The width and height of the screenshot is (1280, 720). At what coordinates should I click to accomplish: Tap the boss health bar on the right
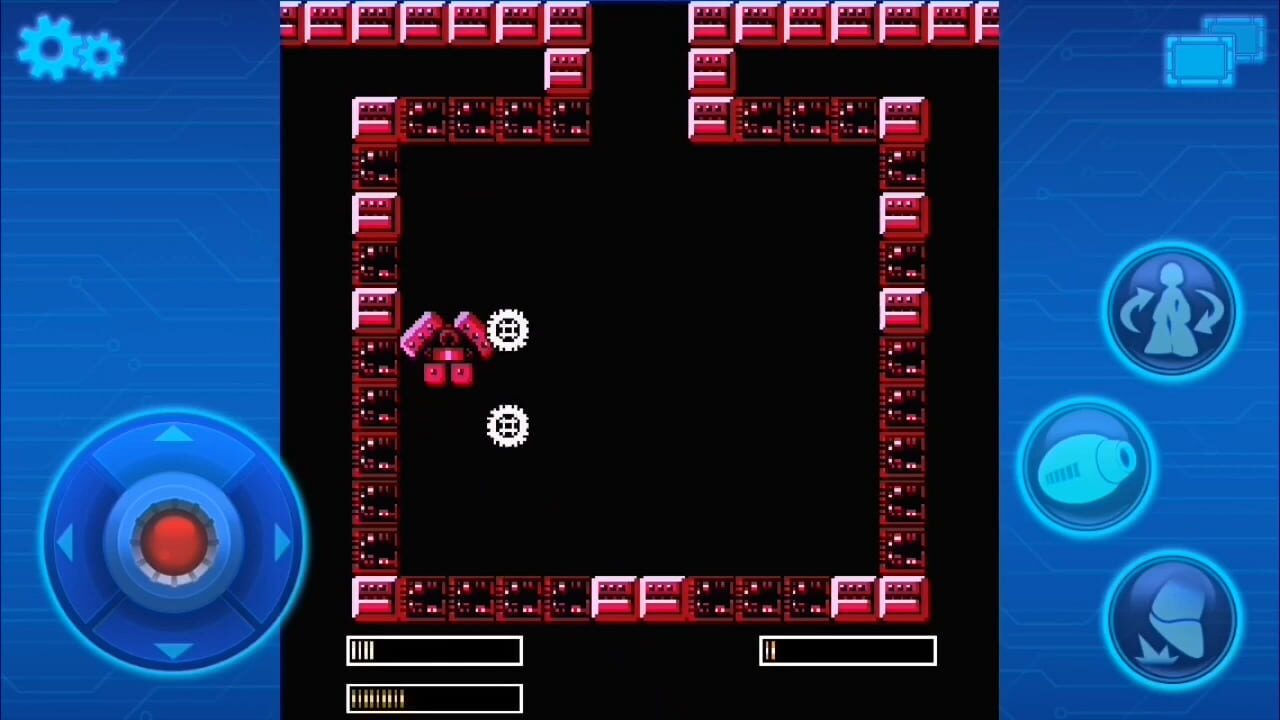[x=847, y=650]
